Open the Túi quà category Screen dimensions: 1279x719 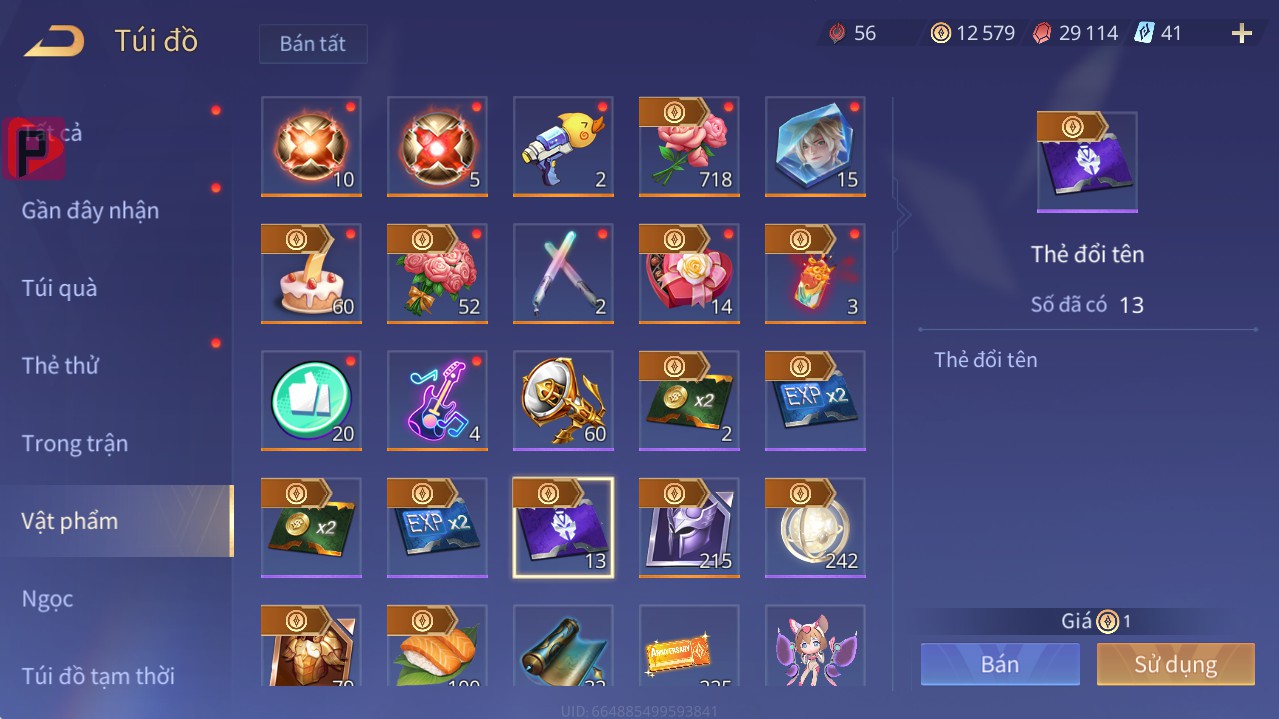tap(60, 288)
